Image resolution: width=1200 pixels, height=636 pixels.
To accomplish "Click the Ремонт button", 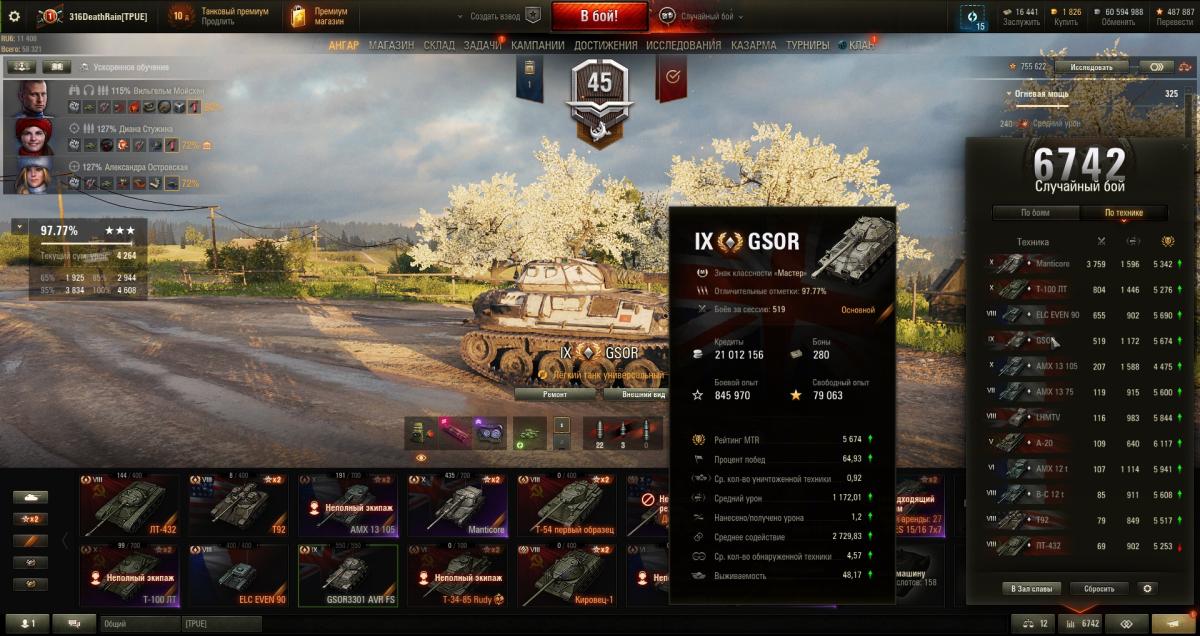I will pos(555,395).
